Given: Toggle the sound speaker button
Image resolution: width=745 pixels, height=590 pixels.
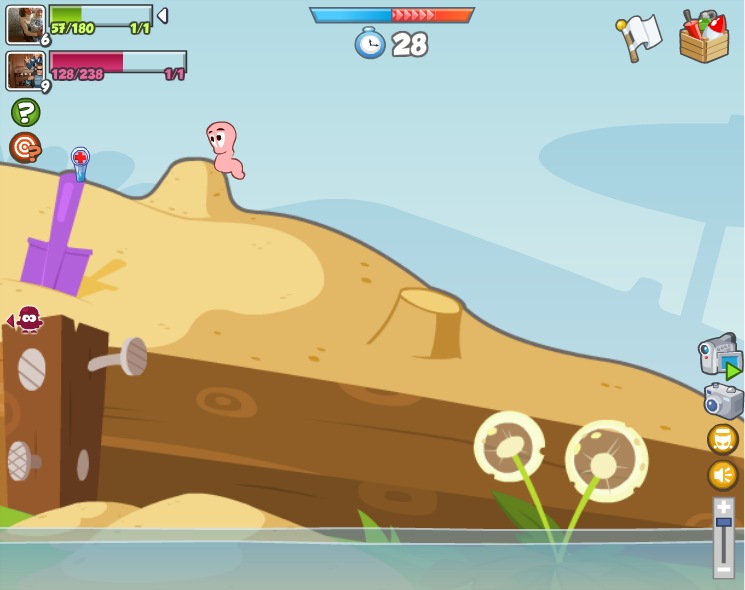Looking at the screenshot, I should point(722,474).
